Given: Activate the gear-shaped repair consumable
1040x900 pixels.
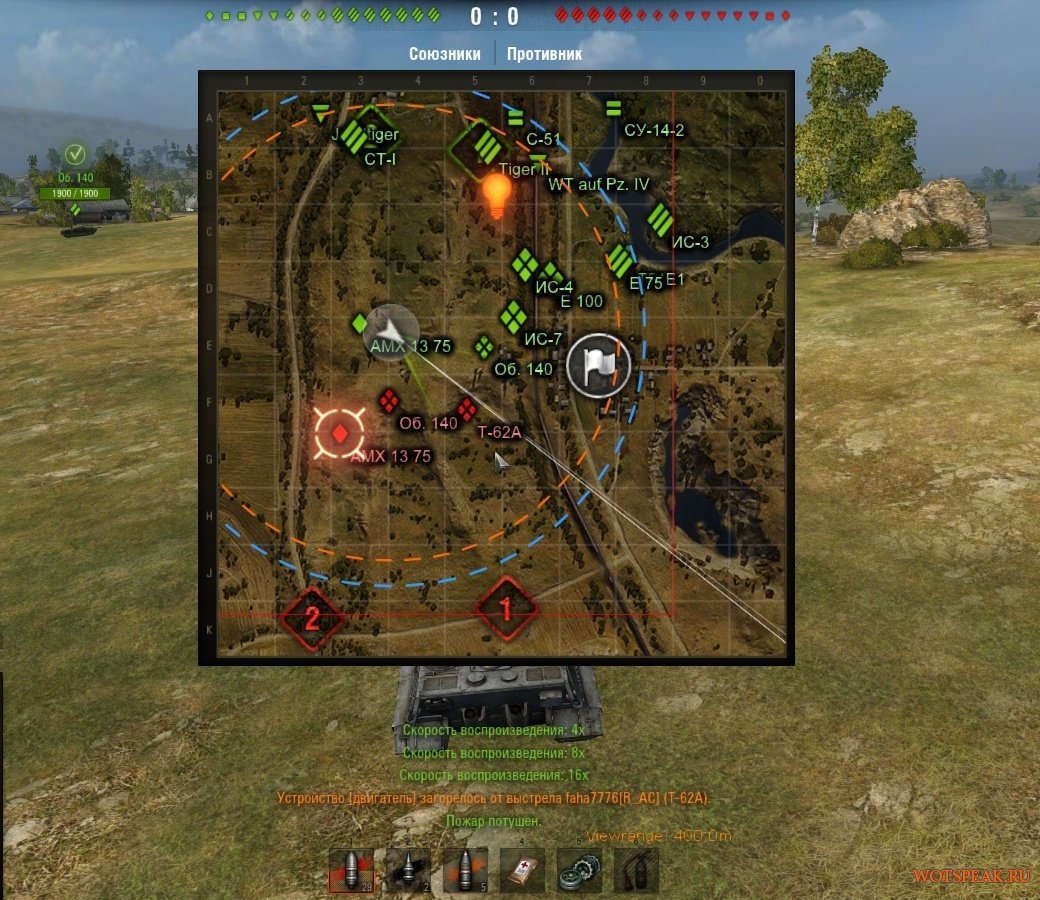Looking at the screenshot, I should (x=579, y=871).
